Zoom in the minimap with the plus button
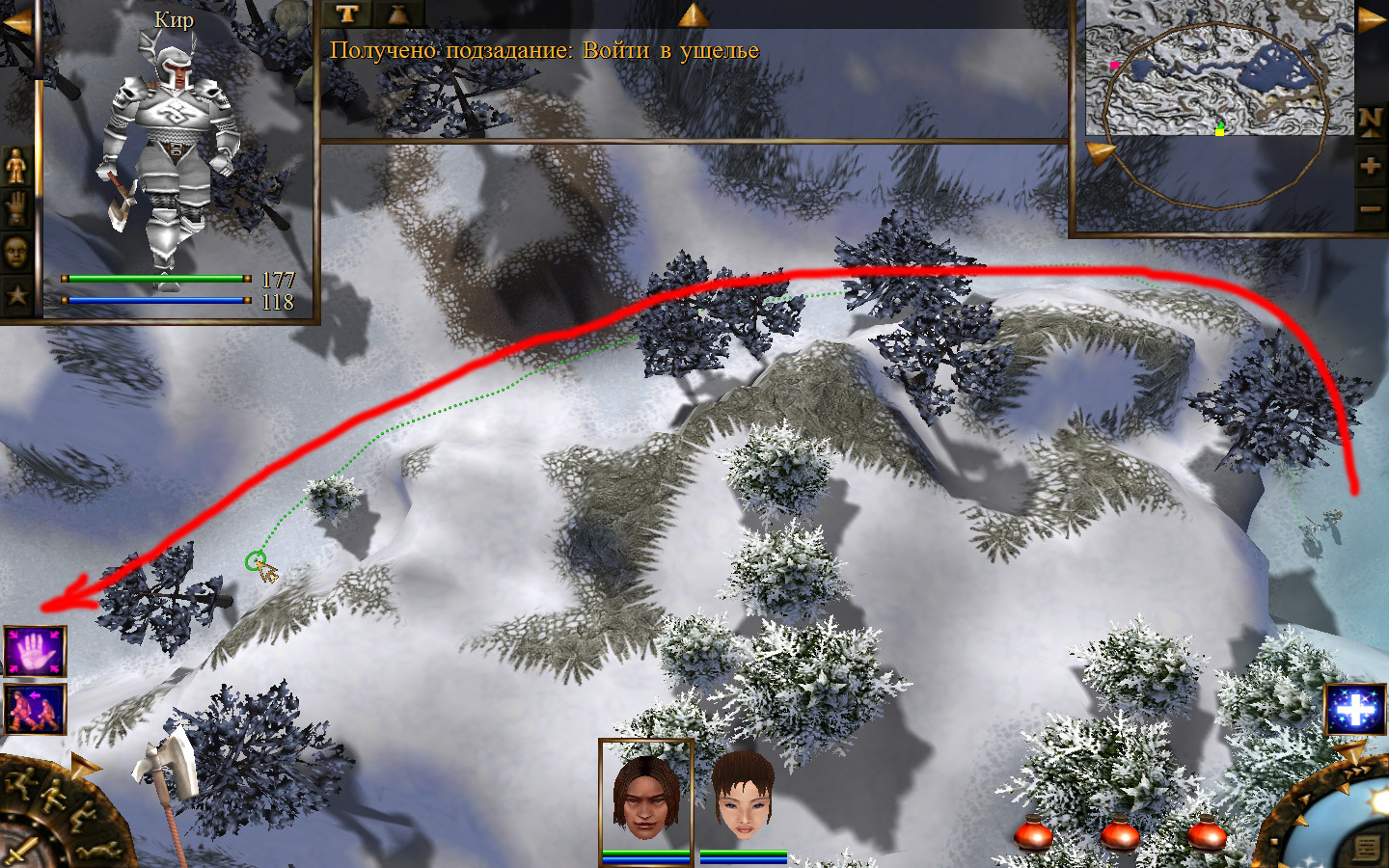The image size is (1389, 868). 1370,167
